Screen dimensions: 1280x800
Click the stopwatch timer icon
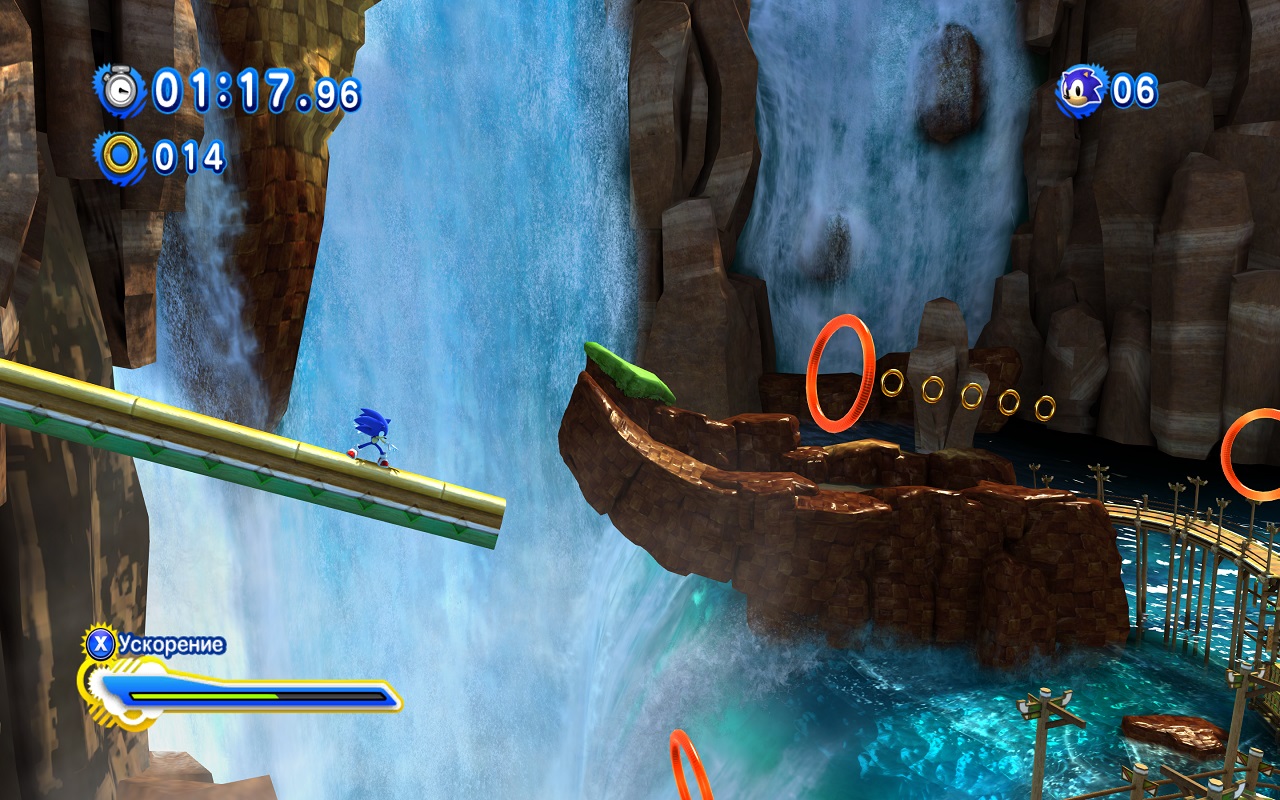(121, 90)
